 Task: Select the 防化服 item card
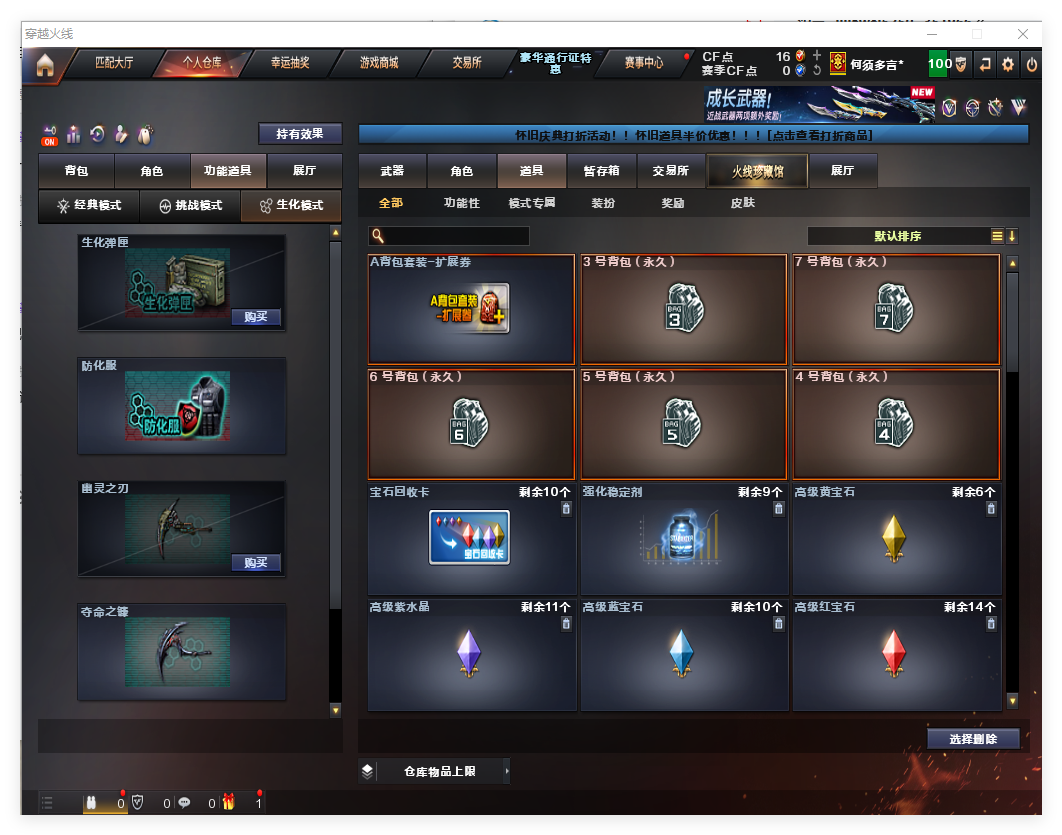pos(182,405)
